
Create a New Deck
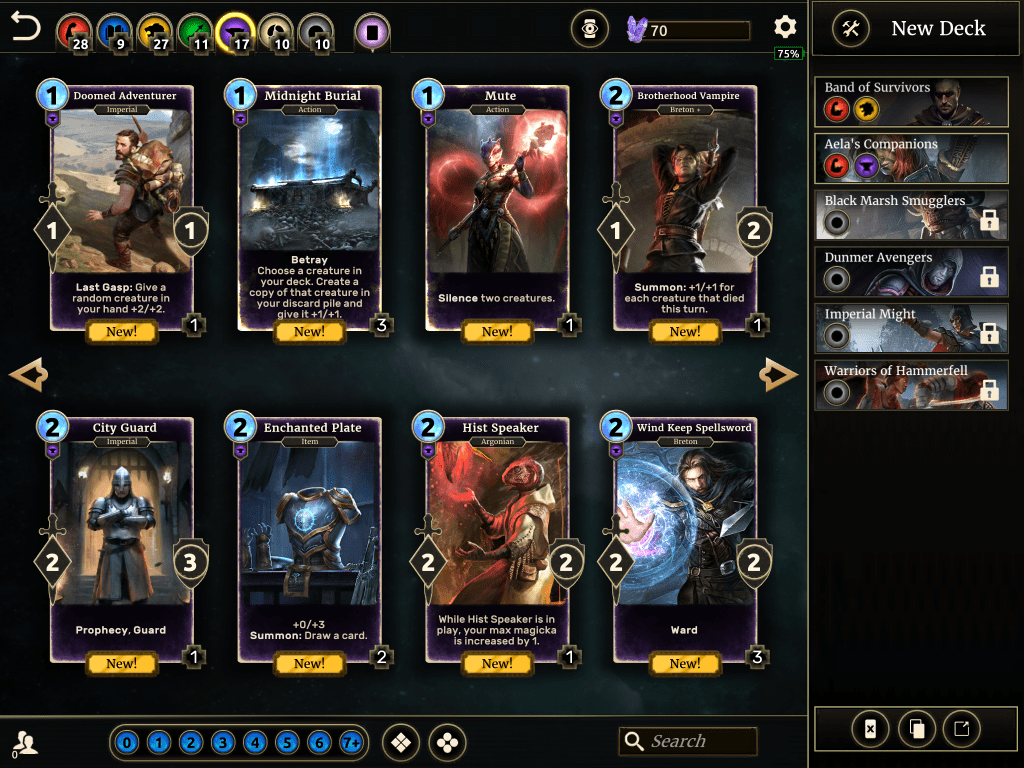click(x=909, y=29)
